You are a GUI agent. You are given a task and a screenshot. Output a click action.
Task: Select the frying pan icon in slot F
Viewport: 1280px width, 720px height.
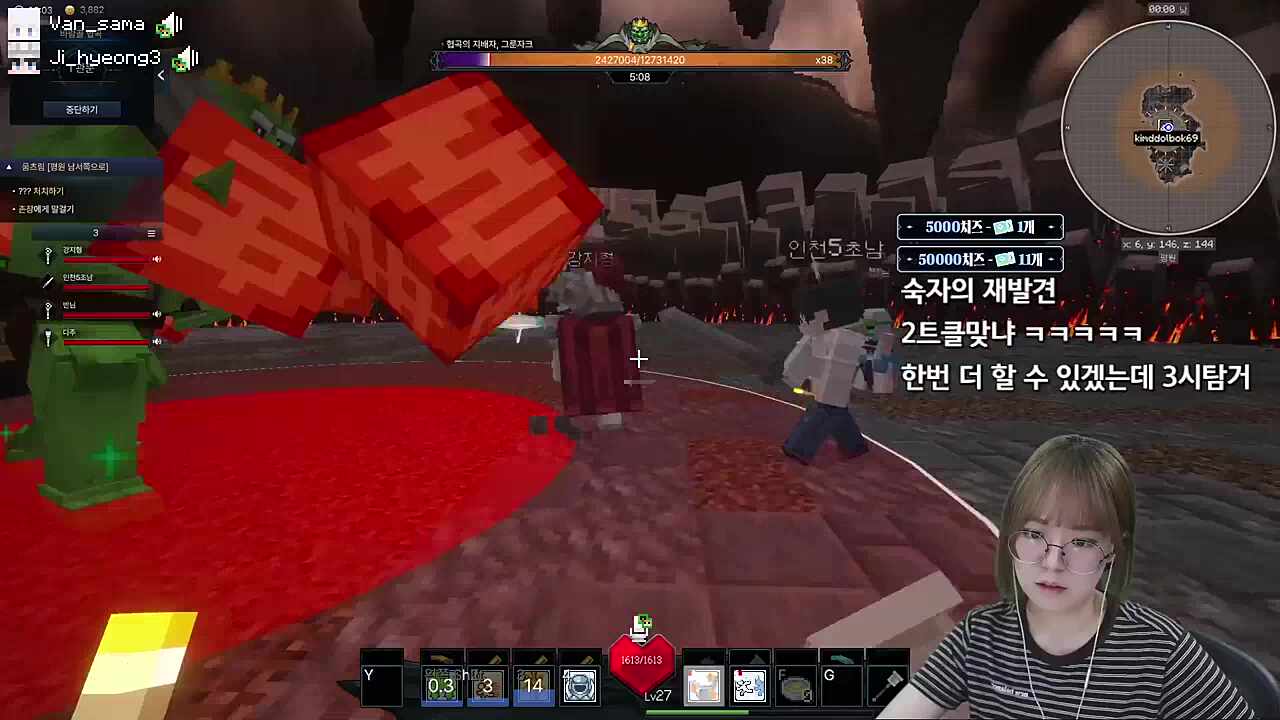[795, 686]
